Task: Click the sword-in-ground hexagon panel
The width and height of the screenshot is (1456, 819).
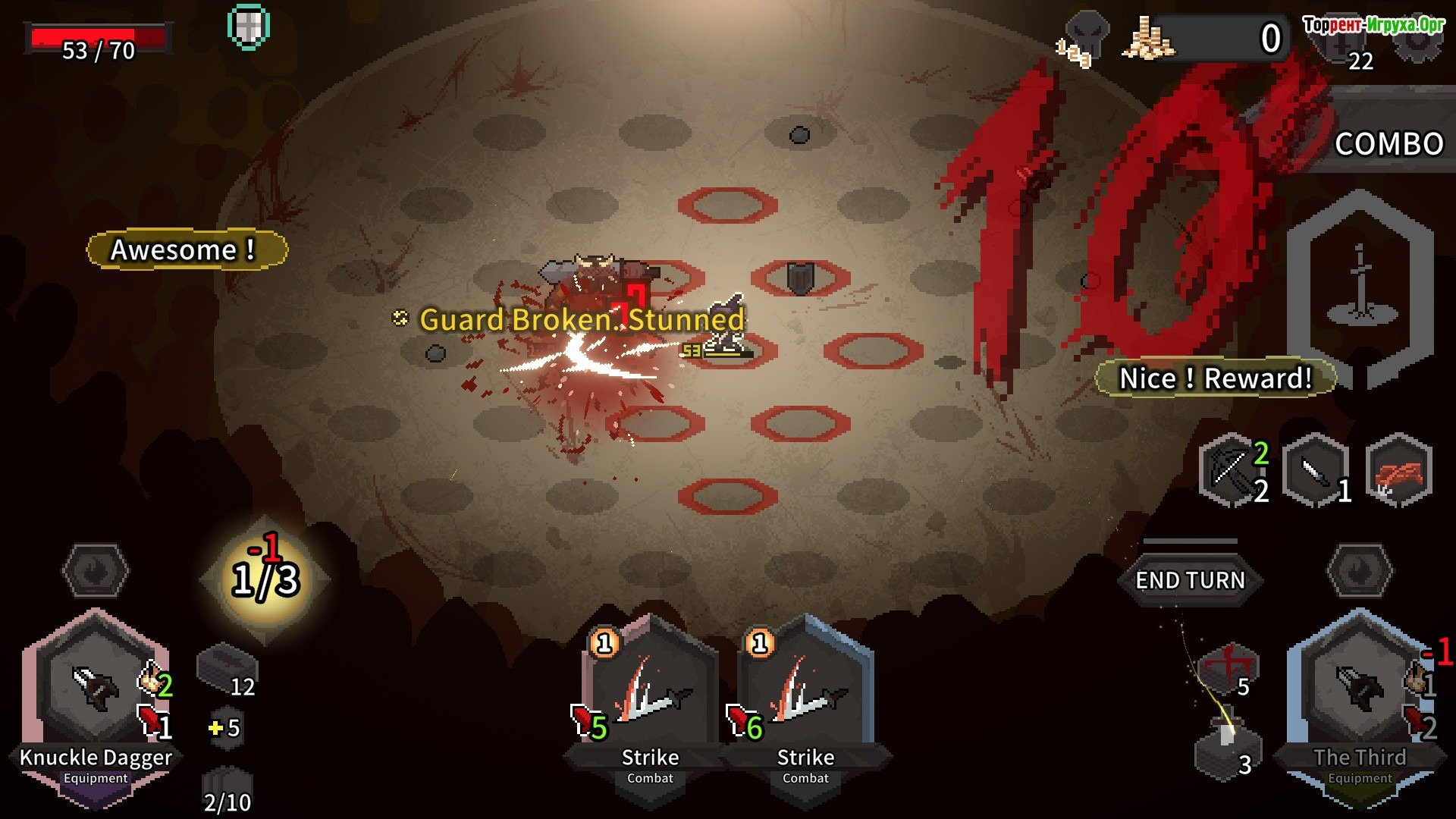Action: (x=1360, y=288)
